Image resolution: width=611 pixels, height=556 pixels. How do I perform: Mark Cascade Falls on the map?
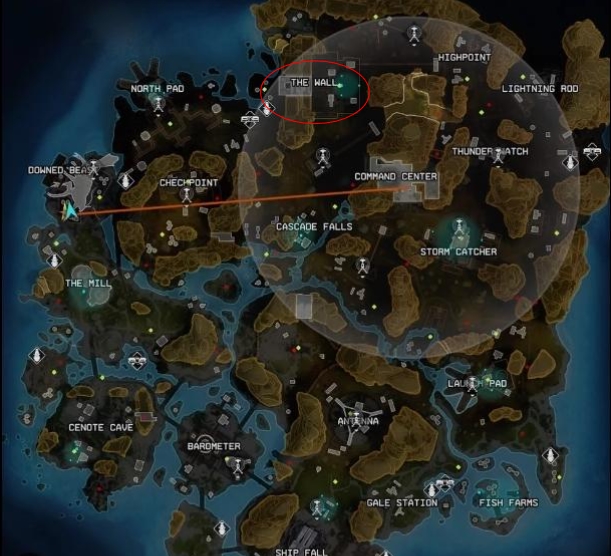(314, 227)
